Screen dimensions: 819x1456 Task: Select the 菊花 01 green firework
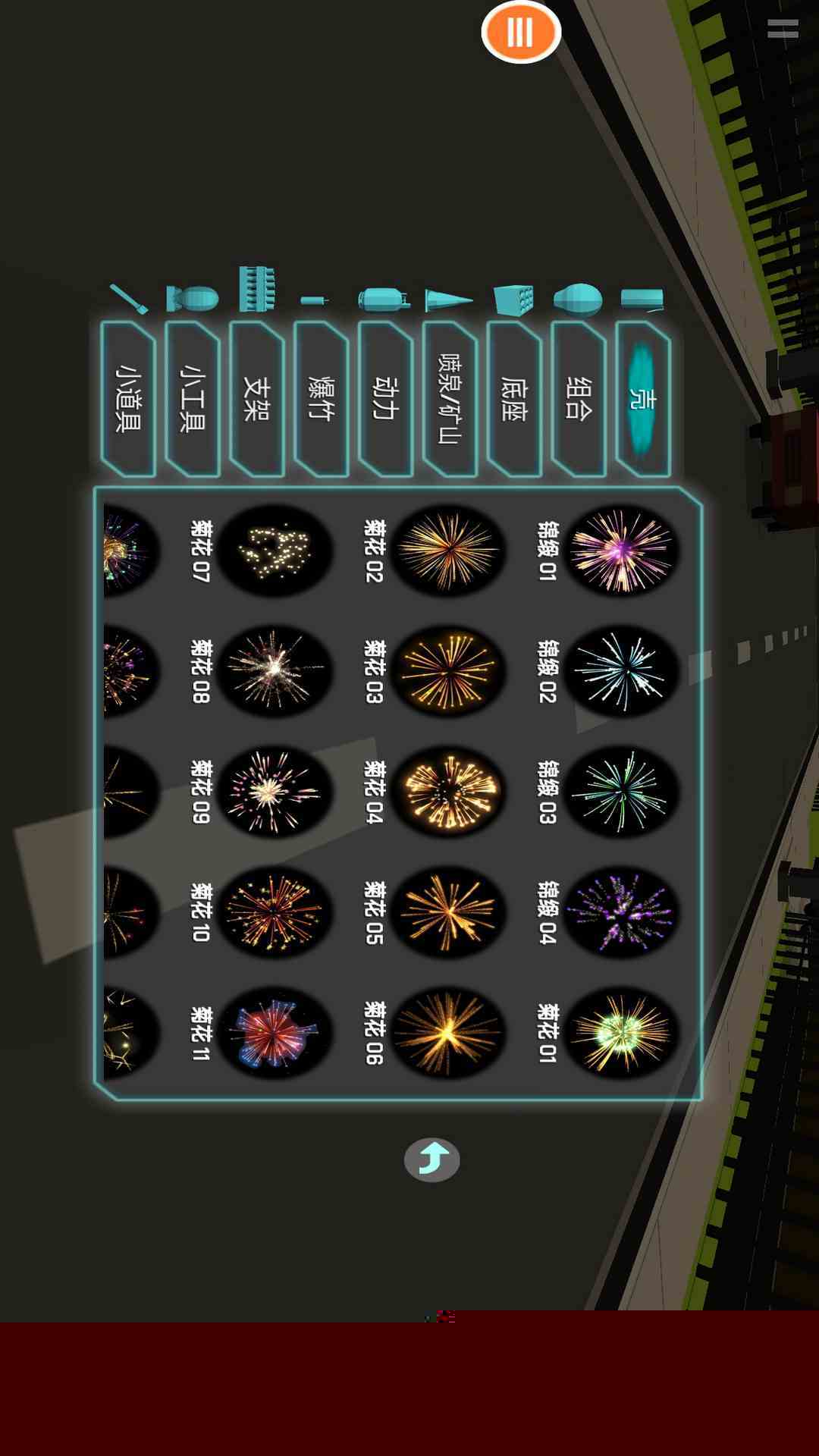point(621,1033)
